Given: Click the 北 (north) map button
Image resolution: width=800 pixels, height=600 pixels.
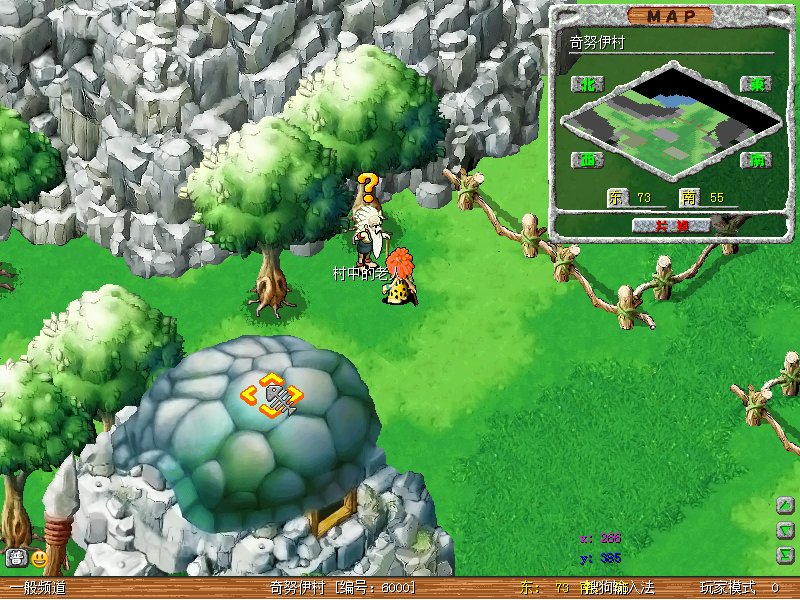Looking at the screenshot, I should (x=586, y=84).
